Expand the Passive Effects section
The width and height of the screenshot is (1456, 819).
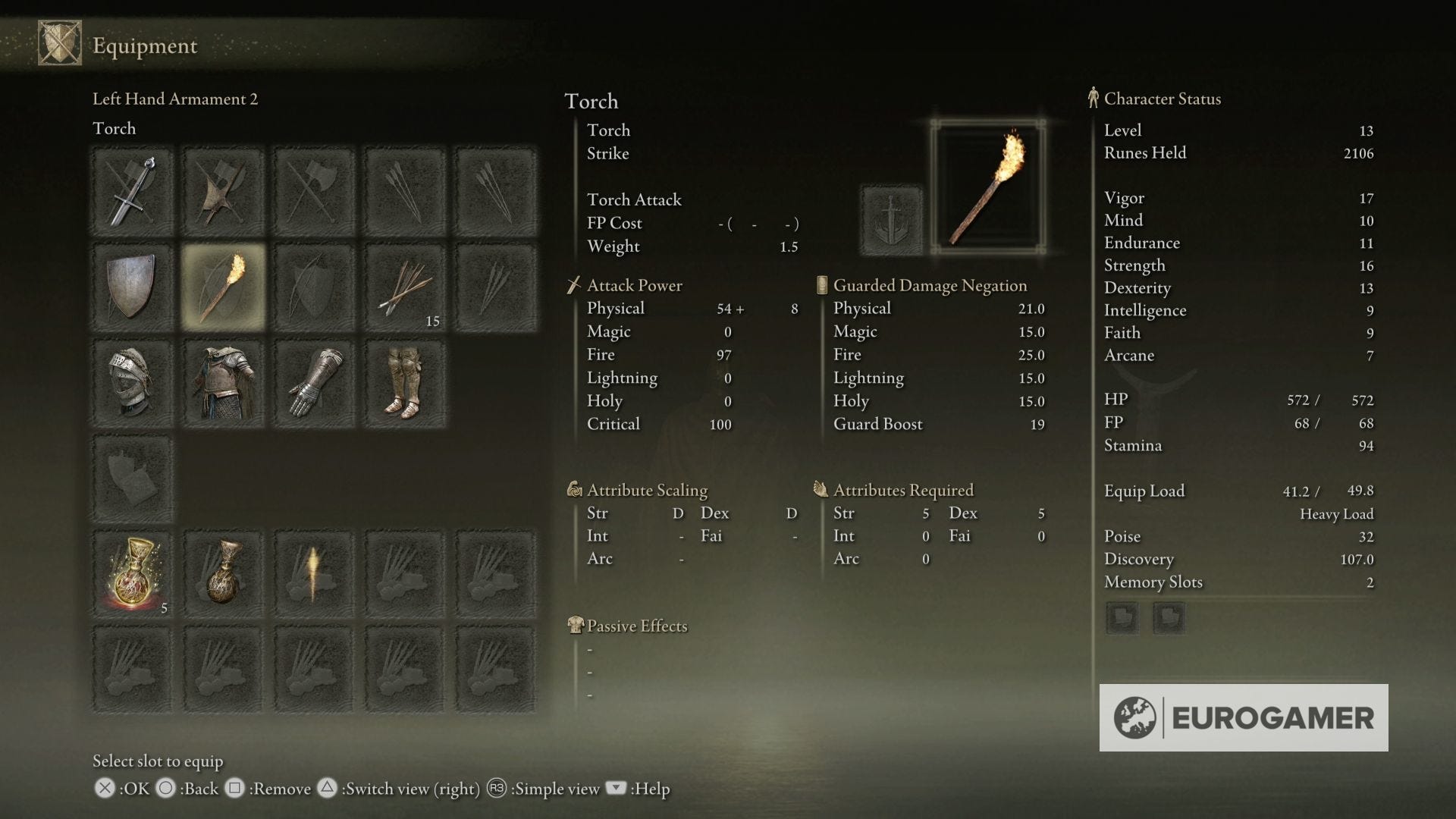coord(635,626)
